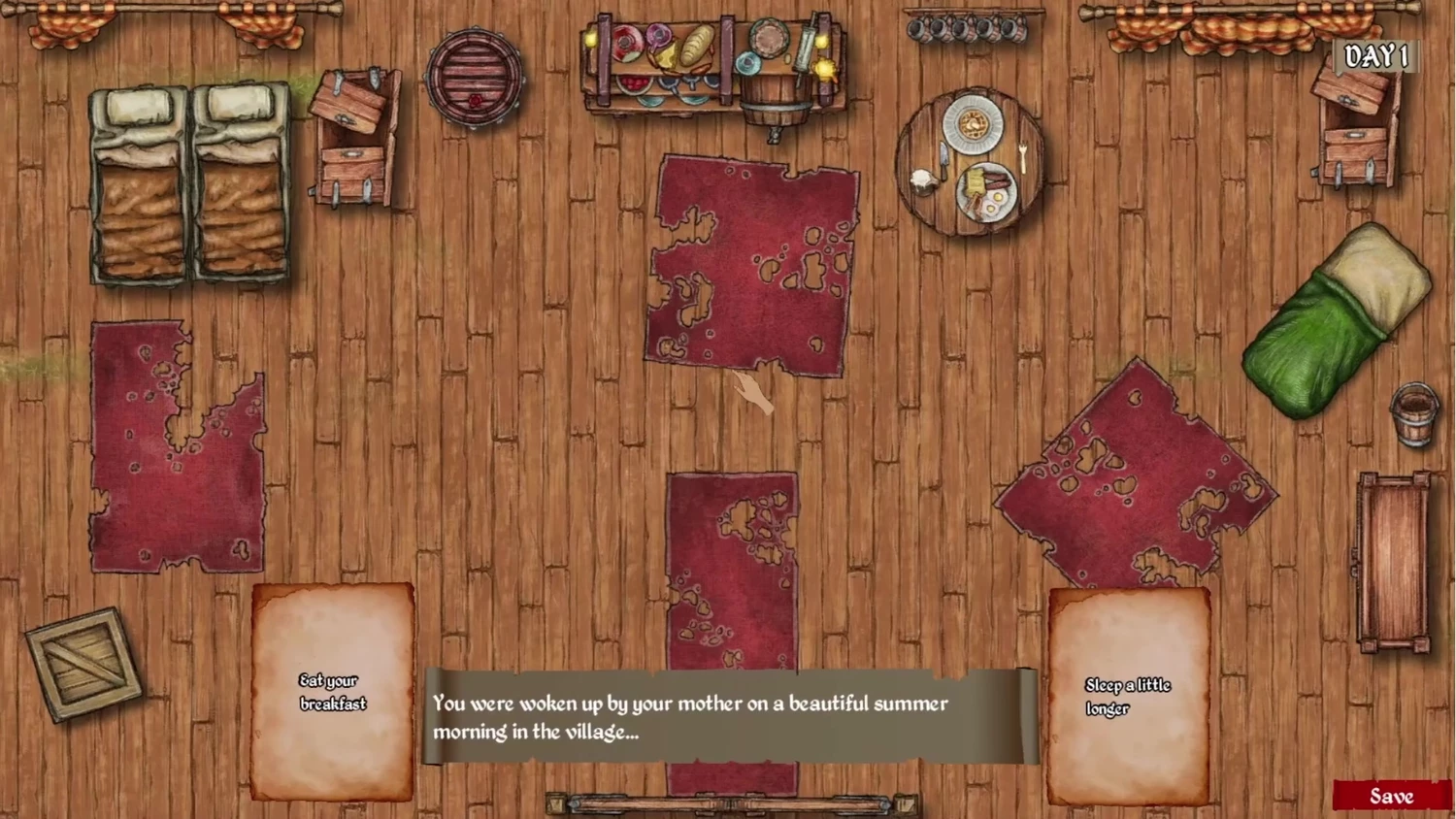Image resolution: width=1456 pixels, height=819 pixels.
Task: Click the red Save button
Action: 1391,796
